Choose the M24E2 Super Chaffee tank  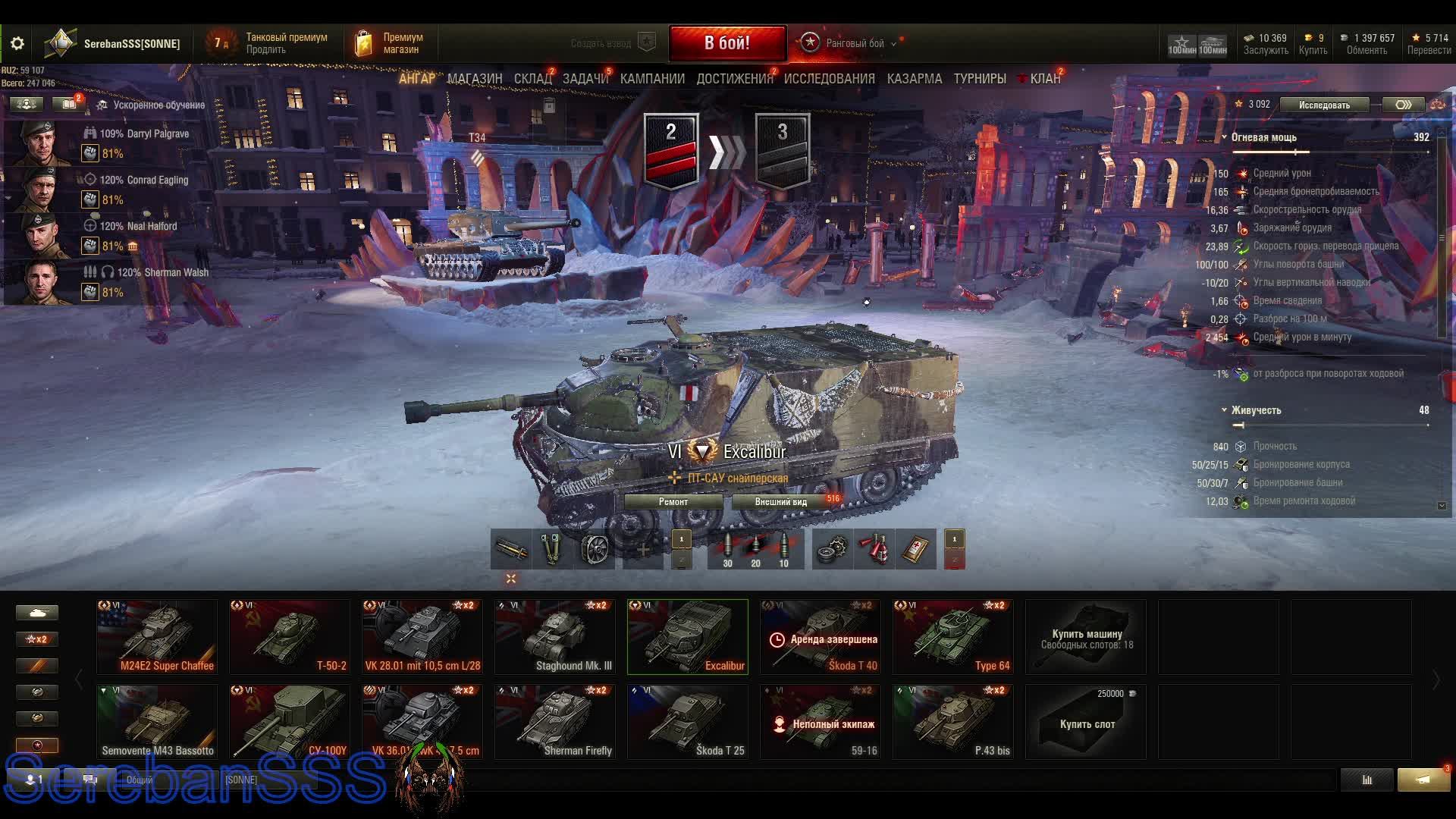[157, 637]
